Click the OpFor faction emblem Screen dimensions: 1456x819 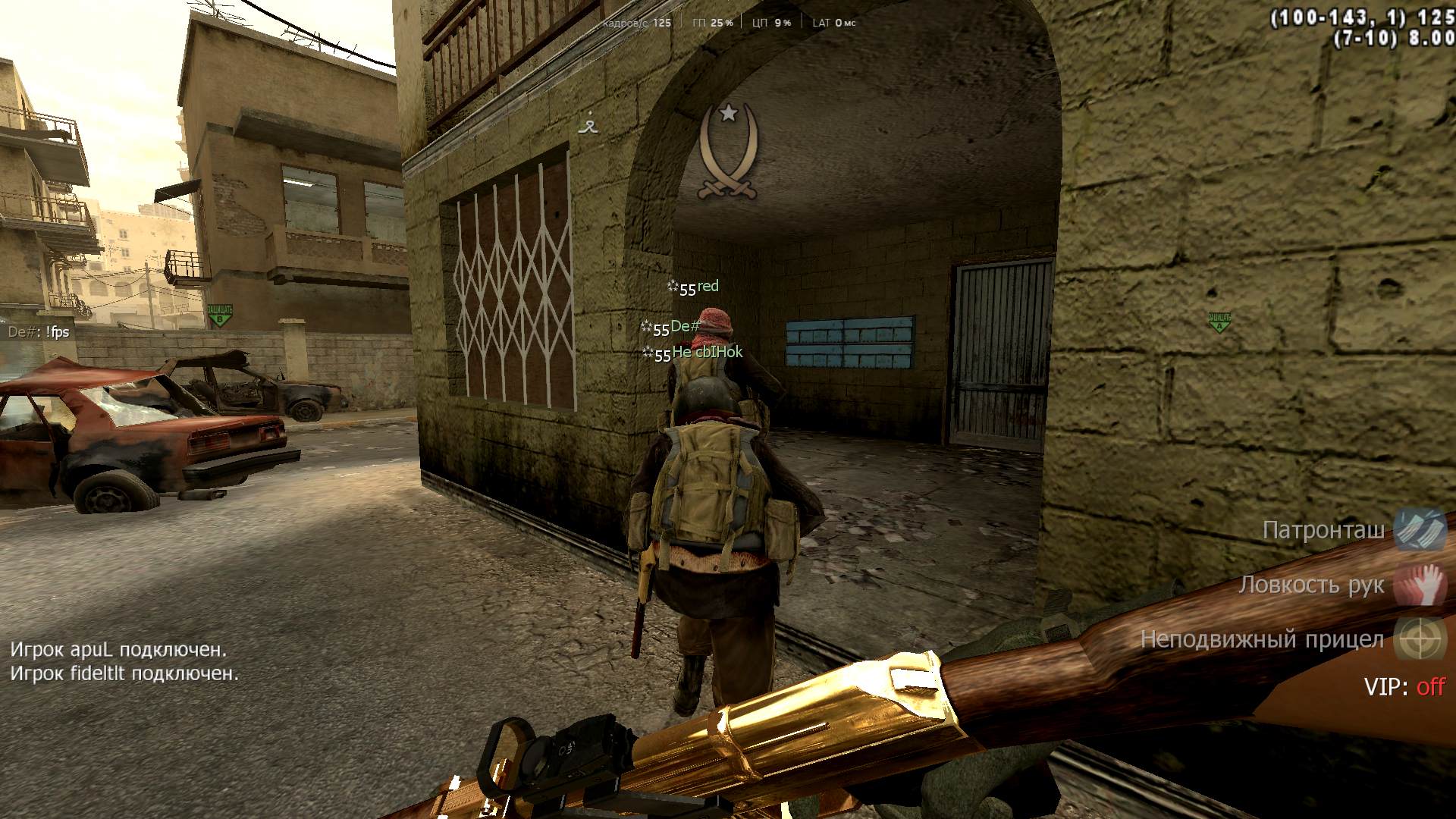tap(728, 153)
